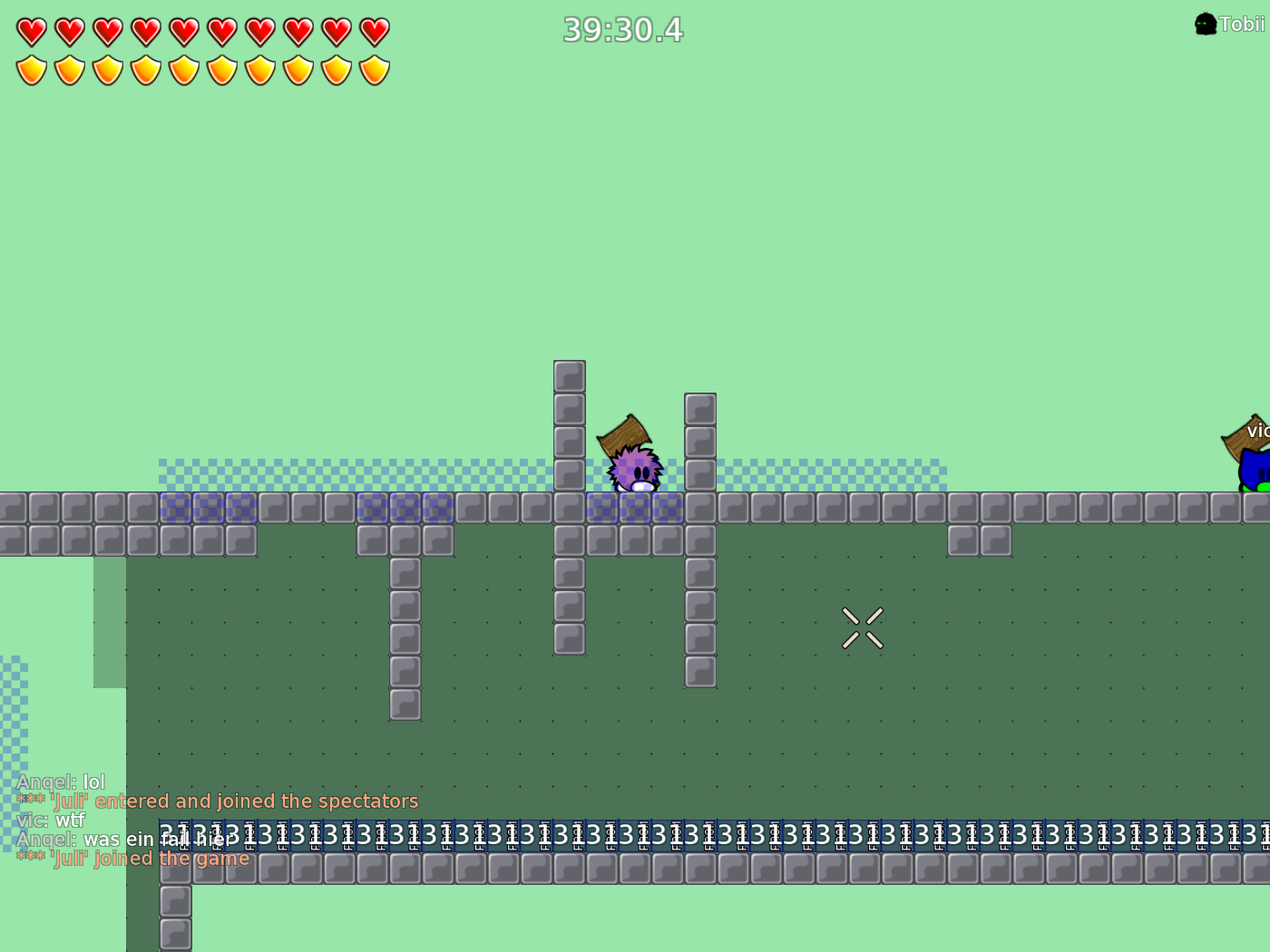Click the crosshair in the middle of the arena
1270x952 pixels.
(863, 626)
